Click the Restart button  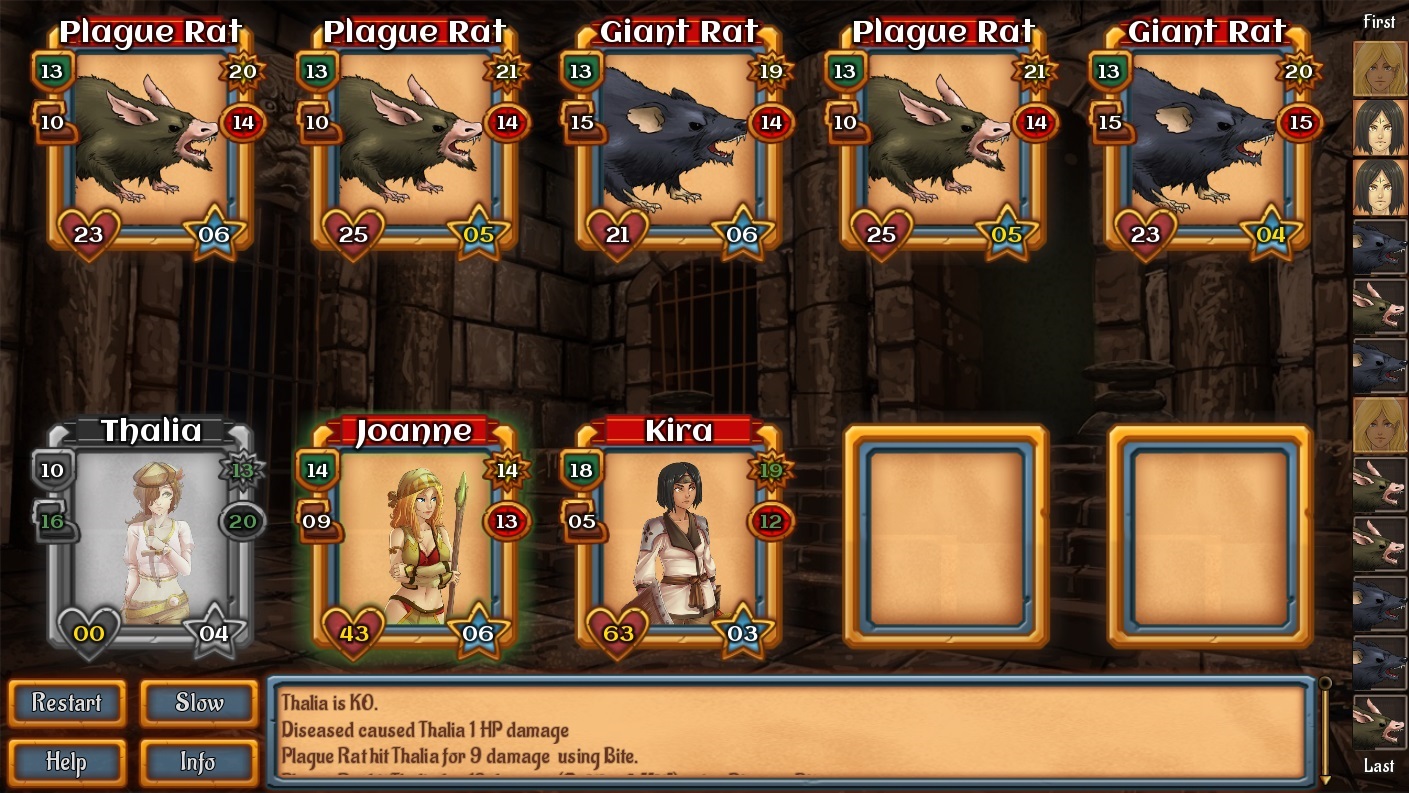[x=67, y=703]
